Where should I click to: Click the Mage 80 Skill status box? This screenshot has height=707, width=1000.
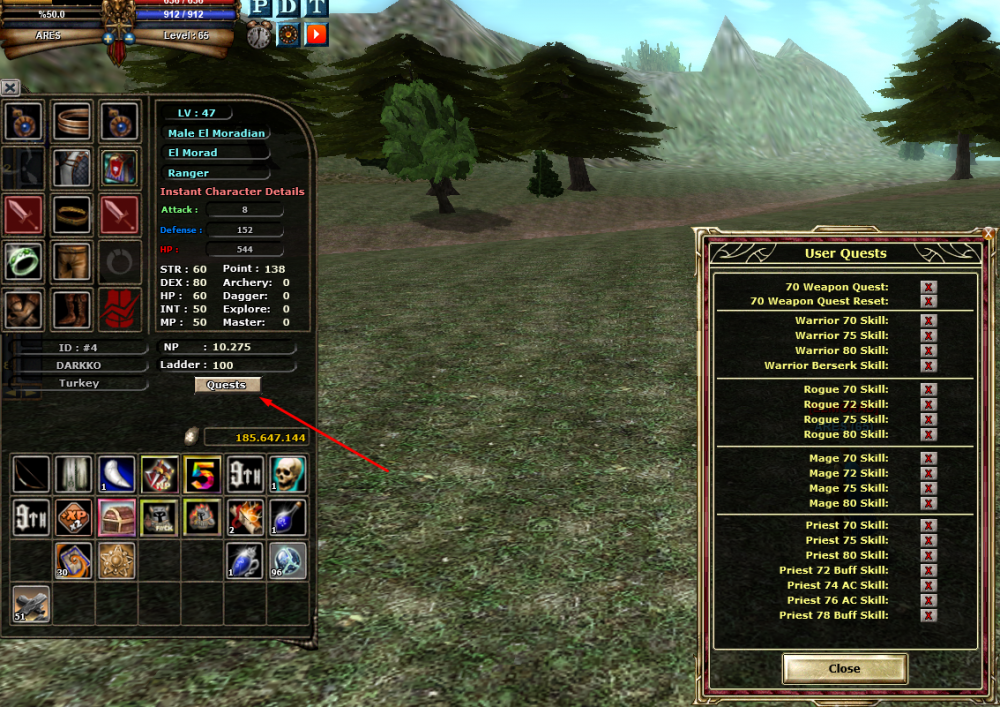pyautogui.click(x=928, y=503)
